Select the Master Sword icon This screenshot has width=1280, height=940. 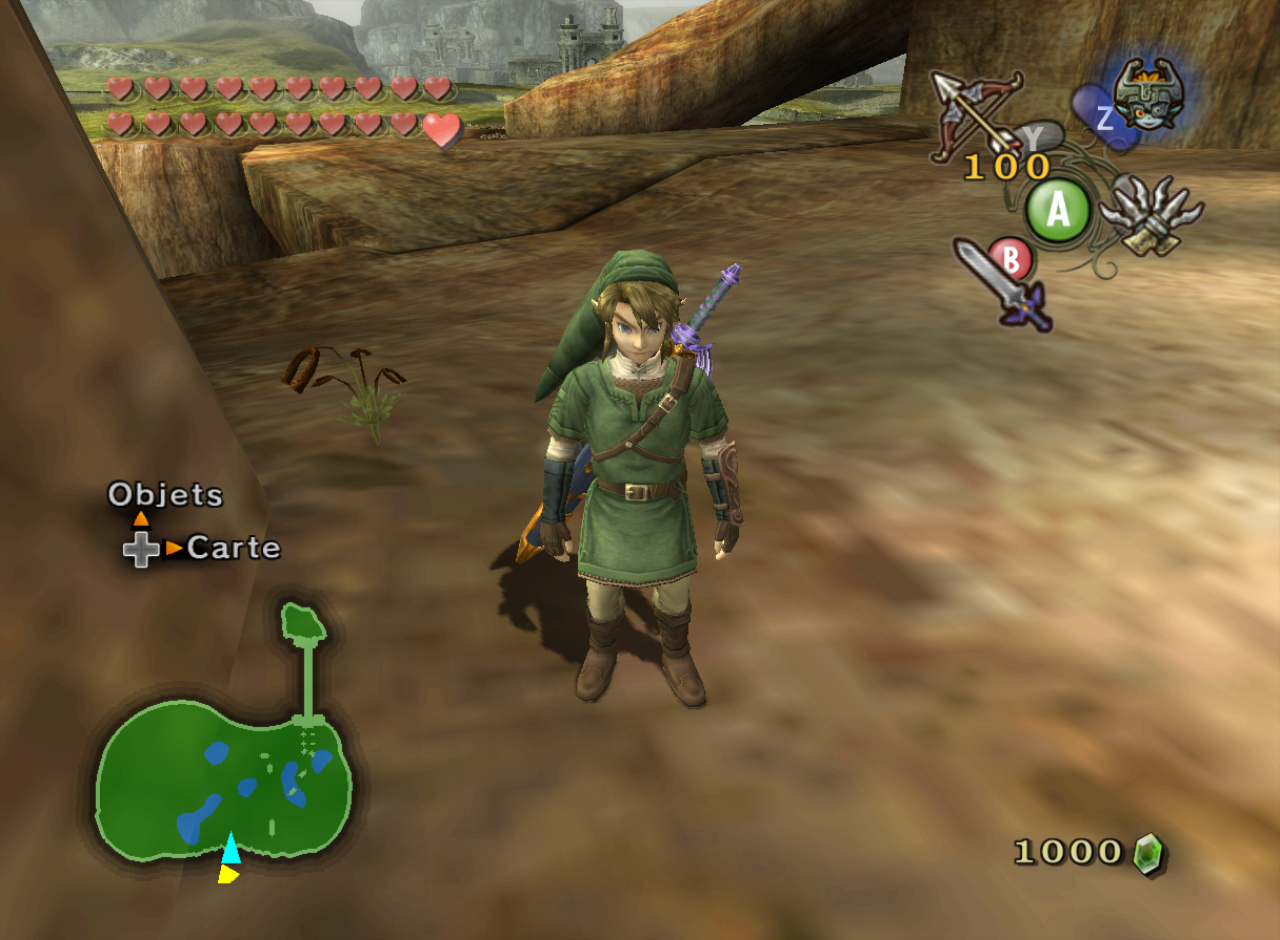coord(1003,284)
